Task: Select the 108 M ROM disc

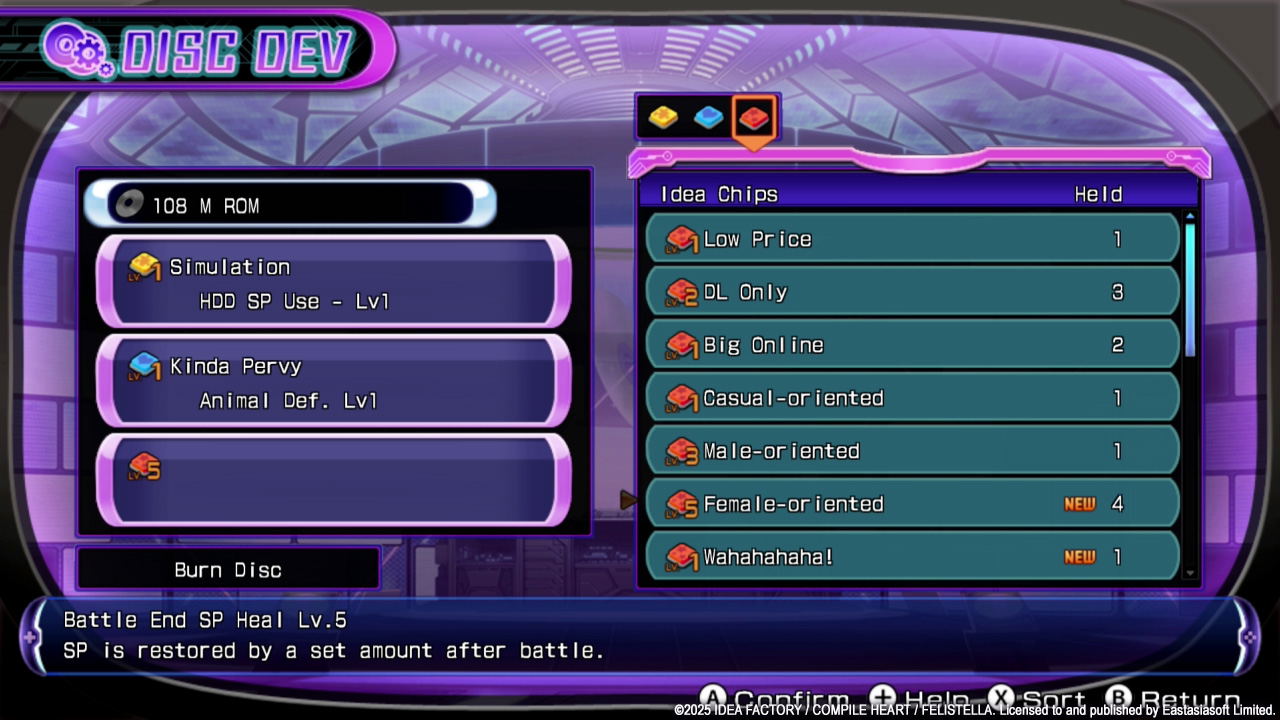Action: [290, 205]
